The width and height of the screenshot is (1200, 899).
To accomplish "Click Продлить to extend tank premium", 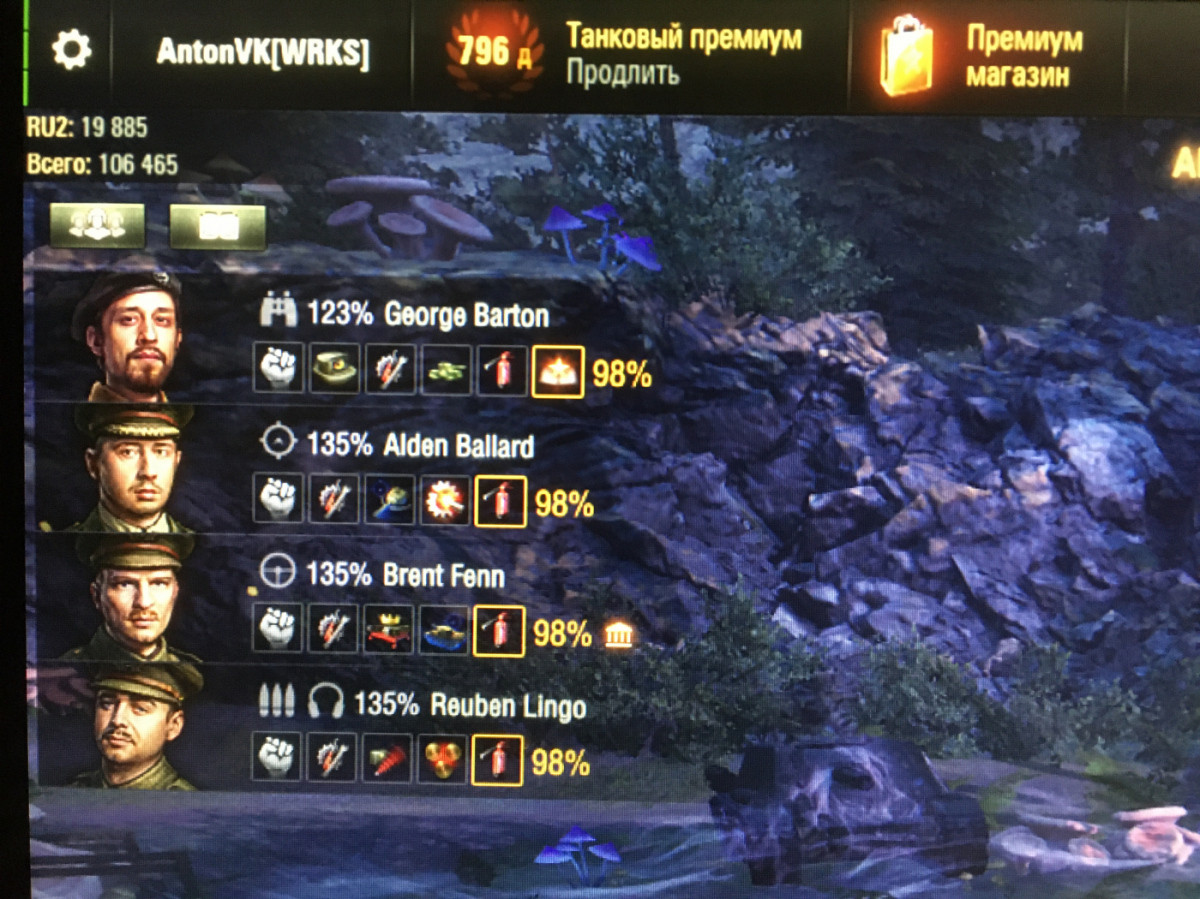I will point(623,73).
